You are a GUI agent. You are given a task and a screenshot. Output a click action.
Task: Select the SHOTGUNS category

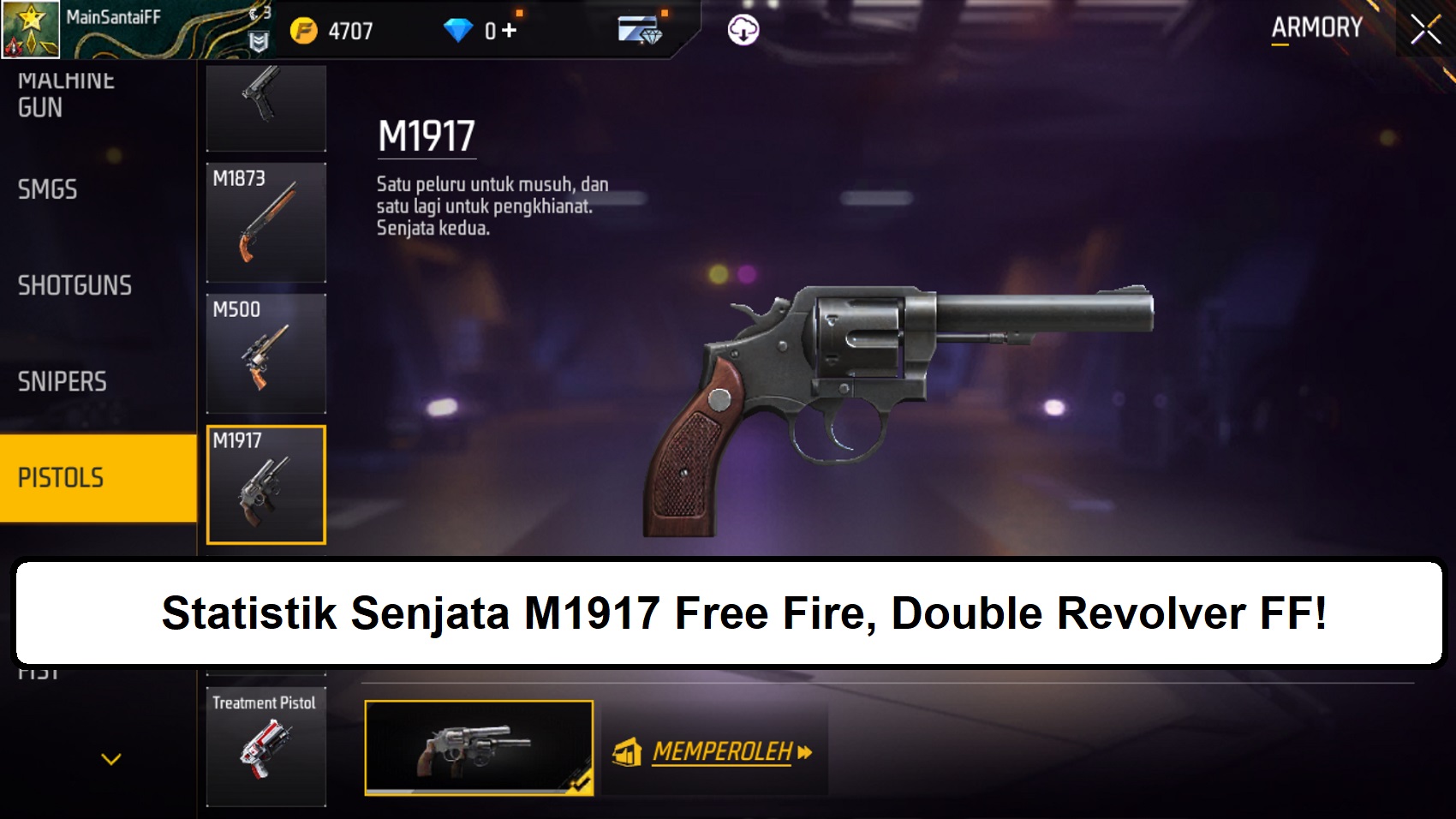point(74,286)
